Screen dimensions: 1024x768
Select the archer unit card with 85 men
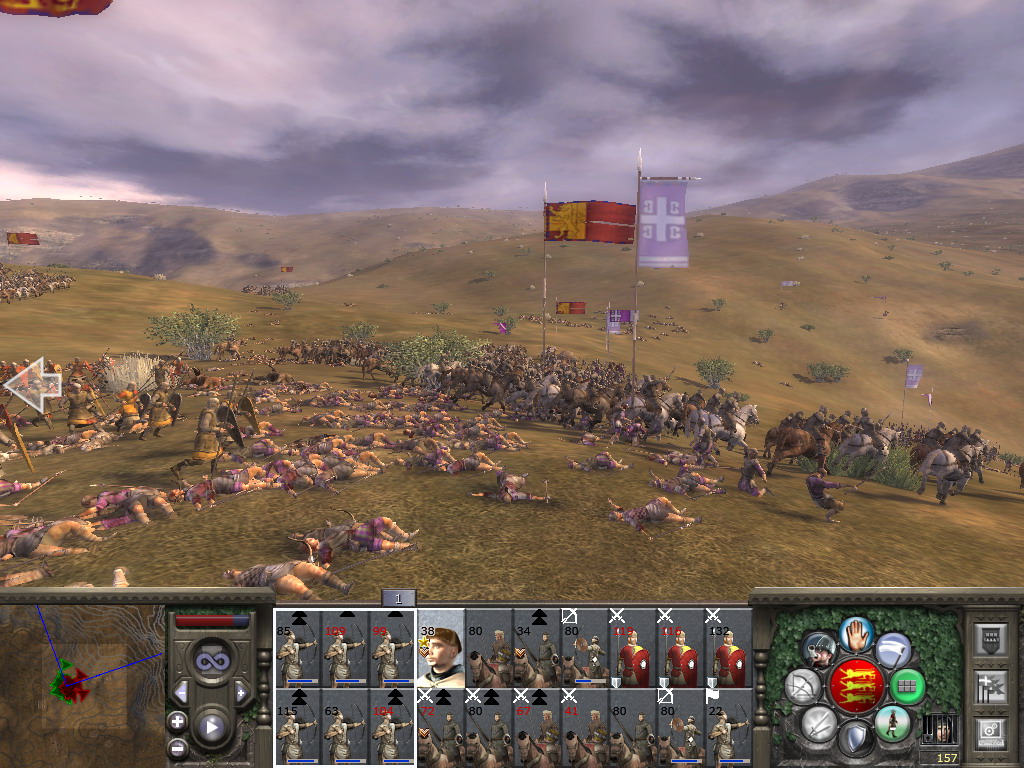coord(297,648)
